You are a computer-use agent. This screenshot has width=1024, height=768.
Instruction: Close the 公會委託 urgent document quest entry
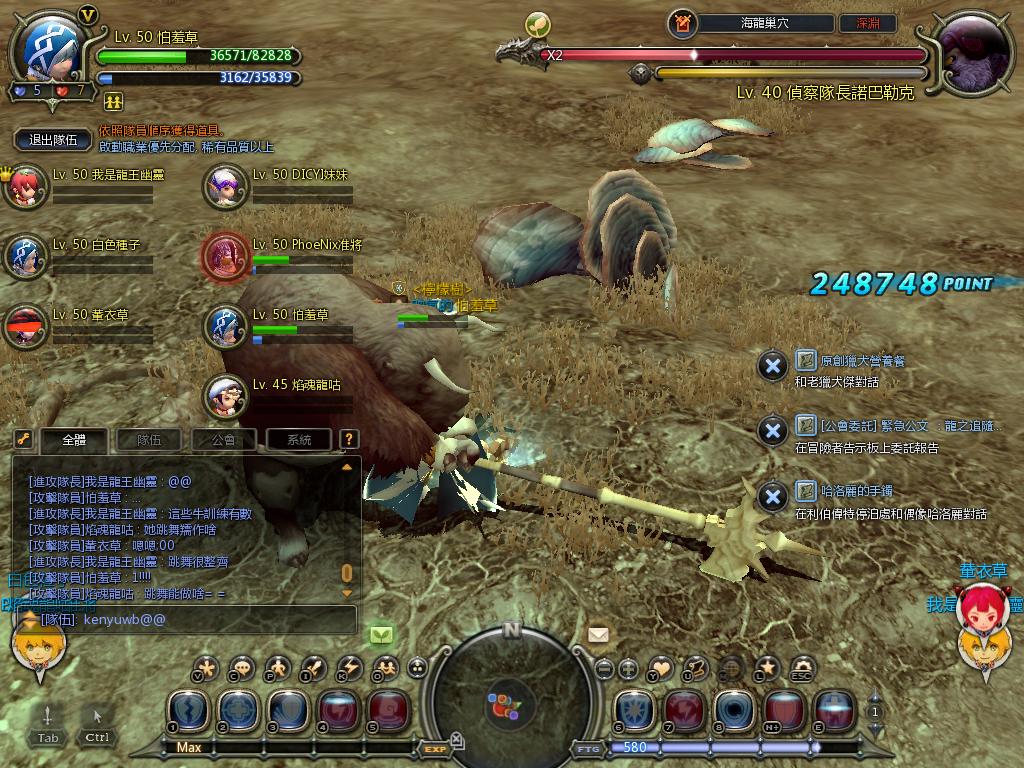click(x=772, y=431)
